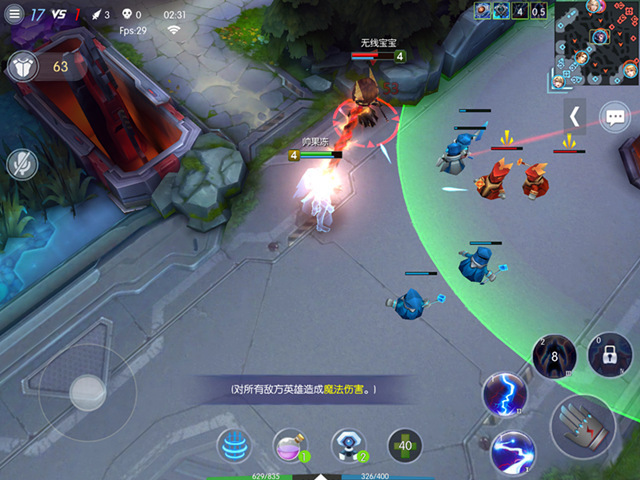Toggle the muted microphone
Image resolution: width=640 pixels, height=480 pixels.
coord(22,164)
